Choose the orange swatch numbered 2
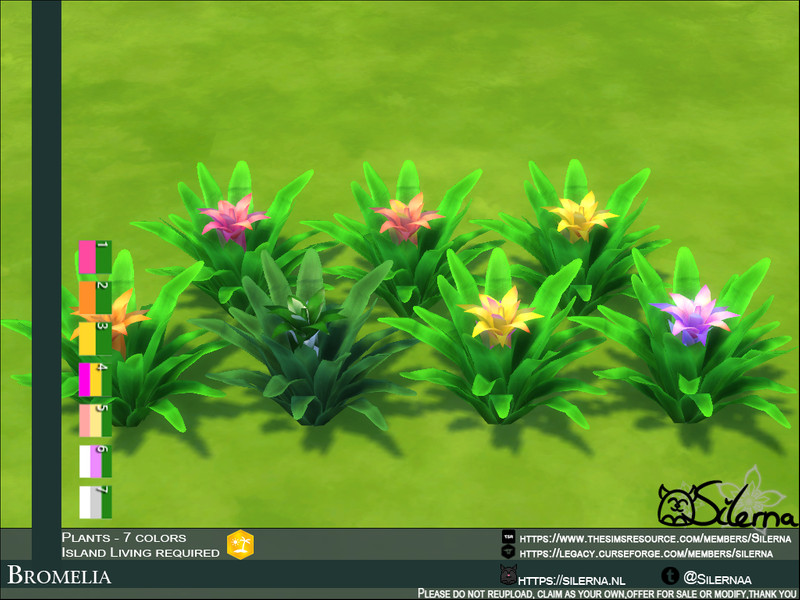 click(95, 297)
